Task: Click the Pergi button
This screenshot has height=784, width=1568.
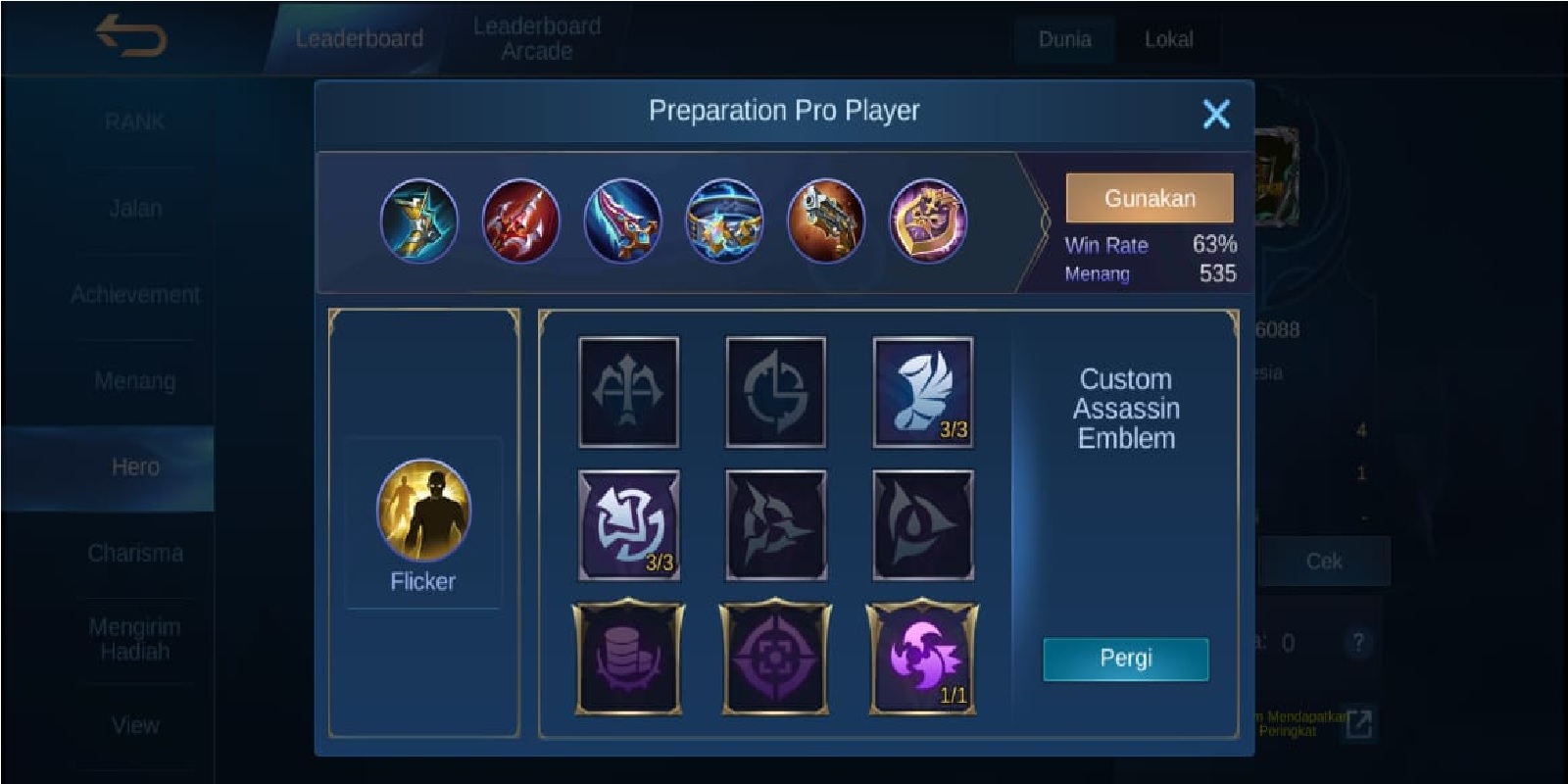Action: point(1126,660)
